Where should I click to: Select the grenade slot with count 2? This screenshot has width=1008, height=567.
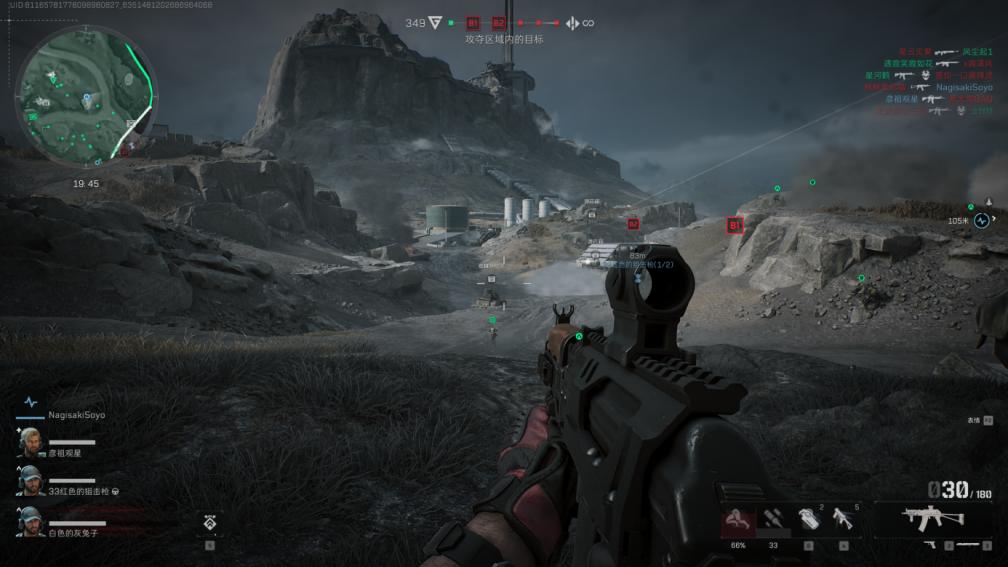coord(808,520)
